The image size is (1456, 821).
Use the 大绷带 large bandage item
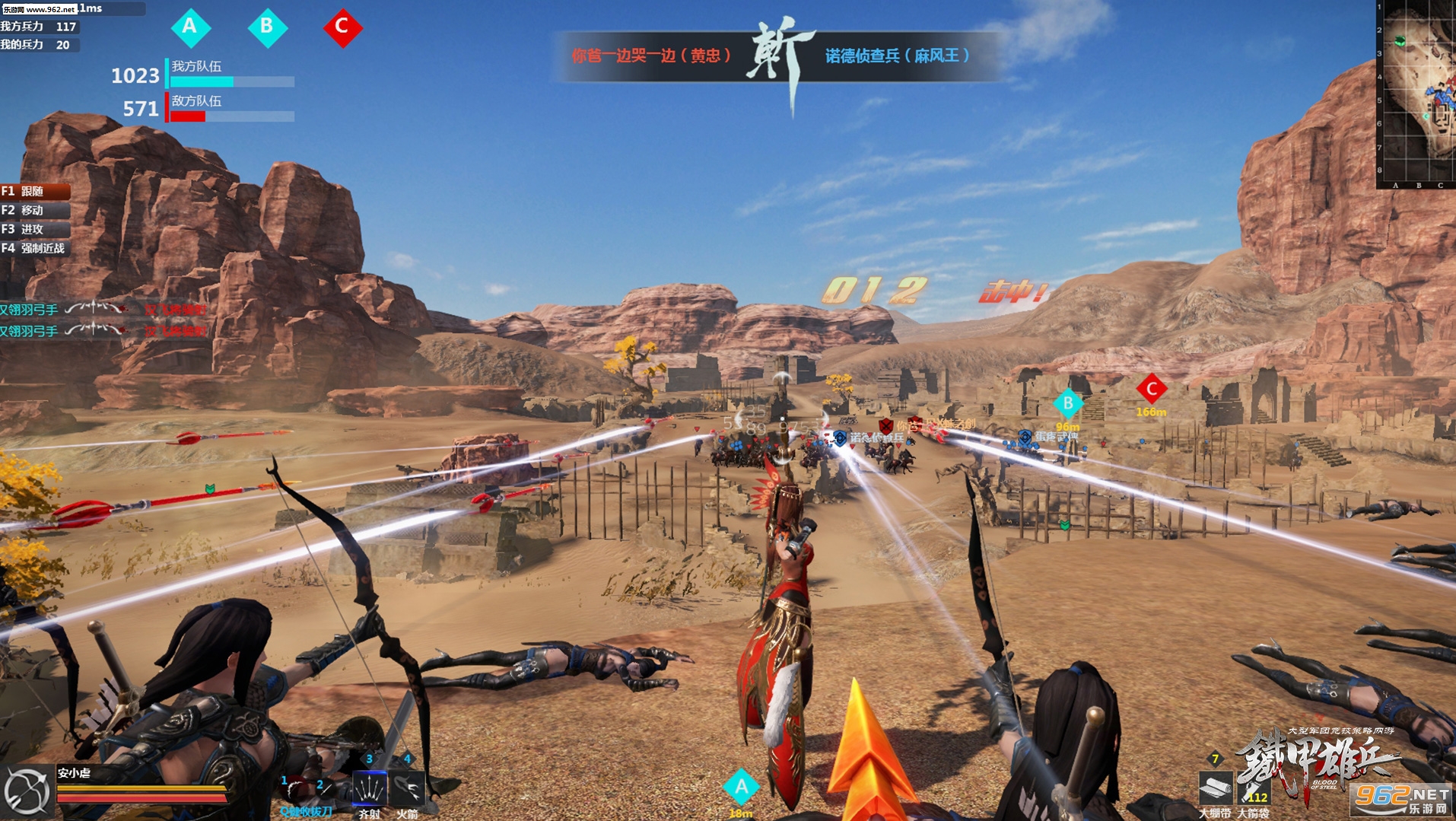(x=1214, y=788)
